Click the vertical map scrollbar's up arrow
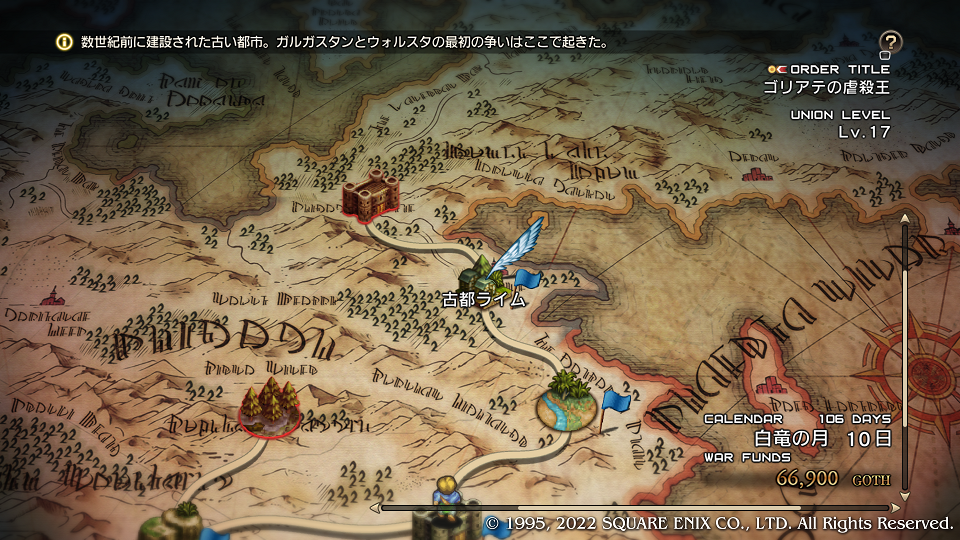This screenshot has height=540, width=960. tap(906, 217)
